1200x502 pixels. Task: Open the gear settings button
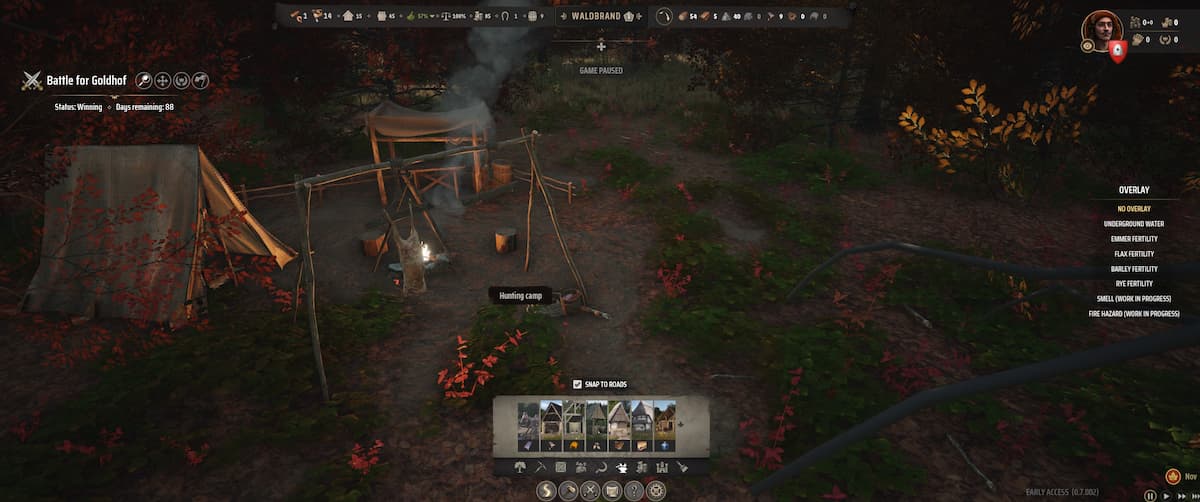coord(655,490)
